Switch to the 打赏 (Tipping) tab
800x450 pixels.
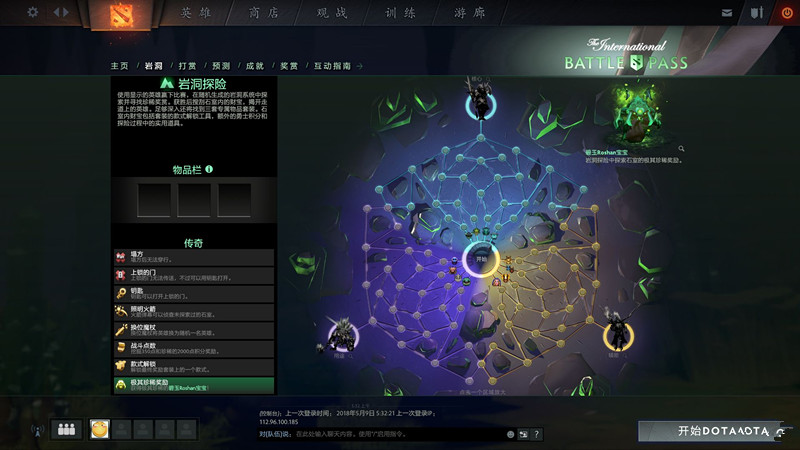coord(187,66)
